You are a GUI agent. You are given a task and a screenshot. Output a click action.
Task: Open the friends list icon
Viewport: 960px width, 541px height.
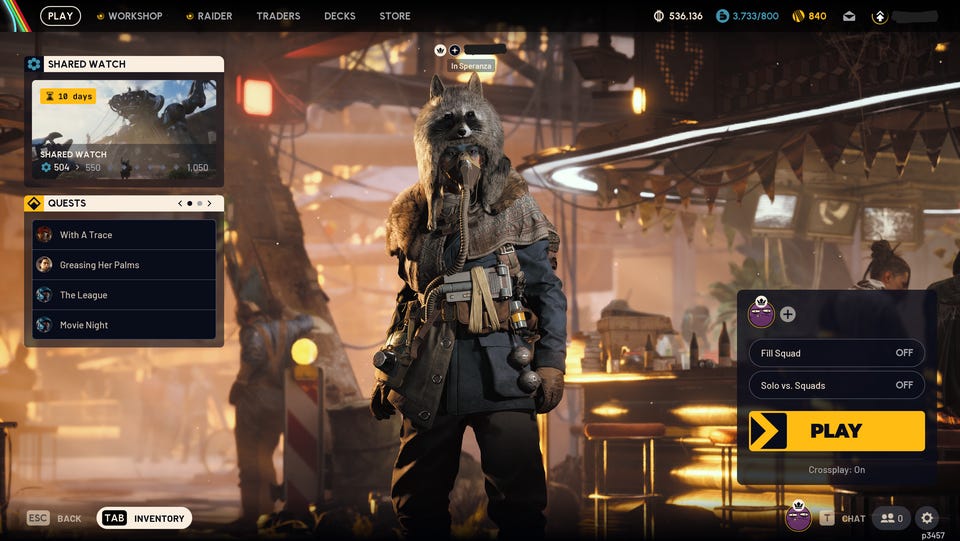pyautogui.click(x=891, y=518)
